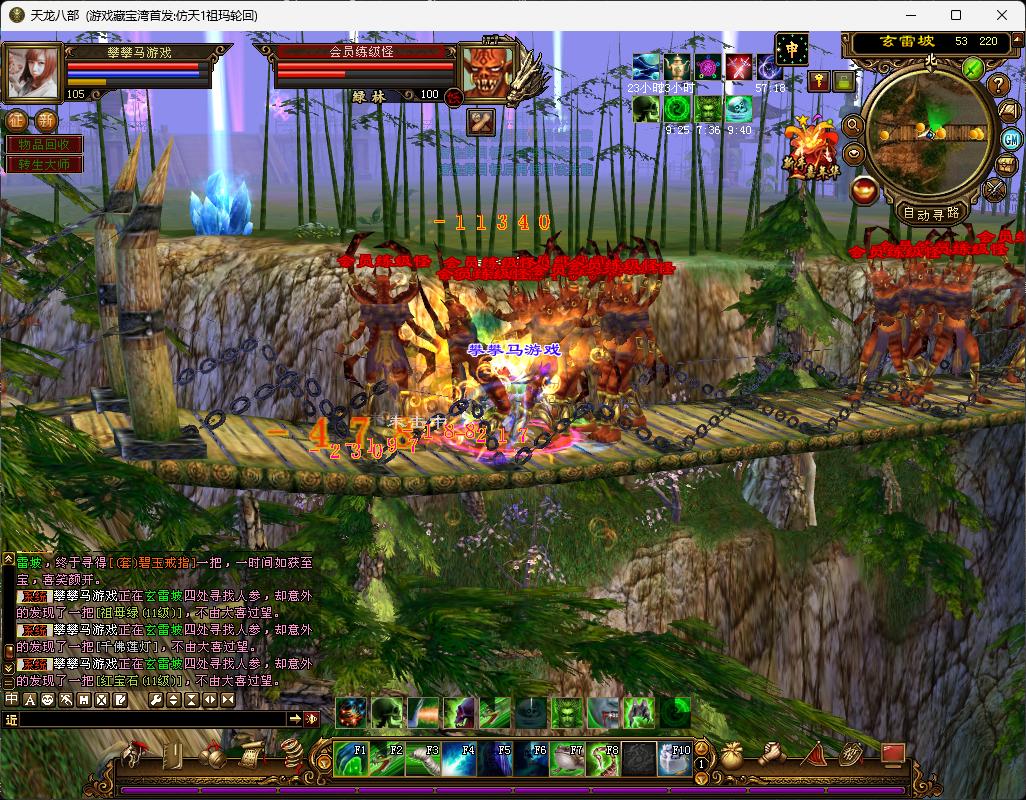Click the magnifying glass button beside the minimap

click(x=853, y=126)
